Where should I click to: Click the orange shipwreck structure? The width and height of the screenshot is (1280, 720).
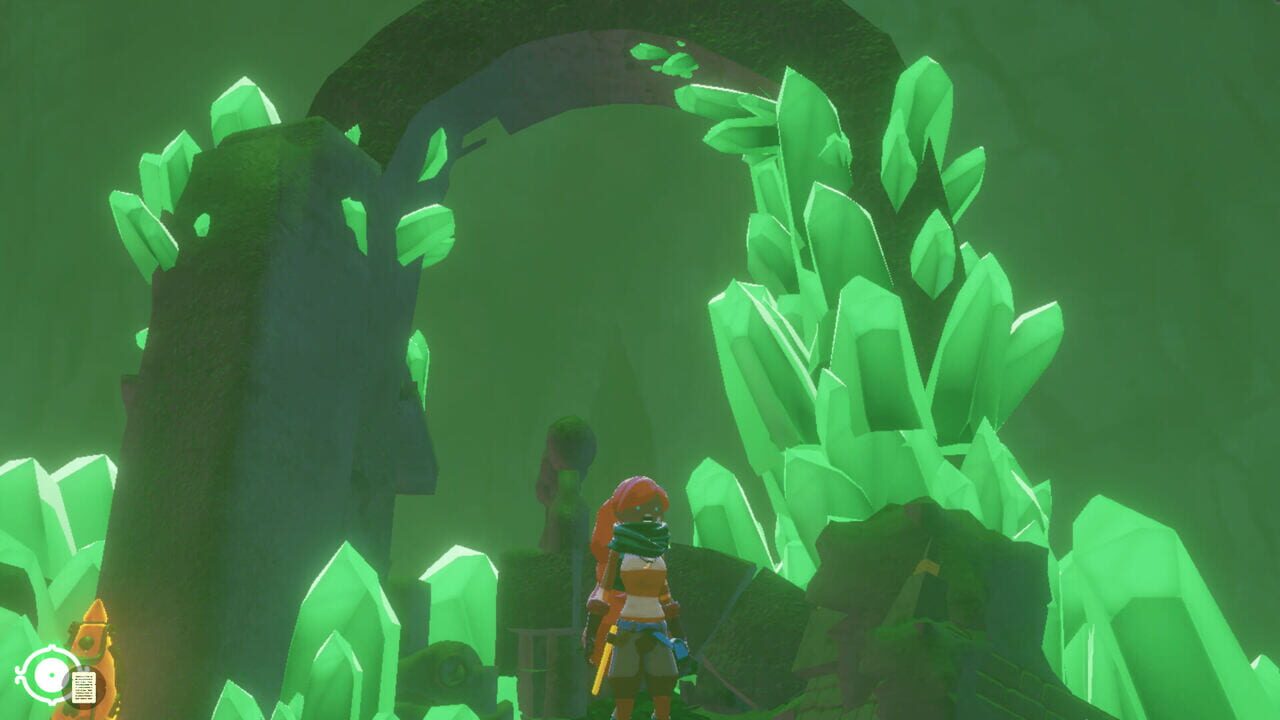click(92, 630)
